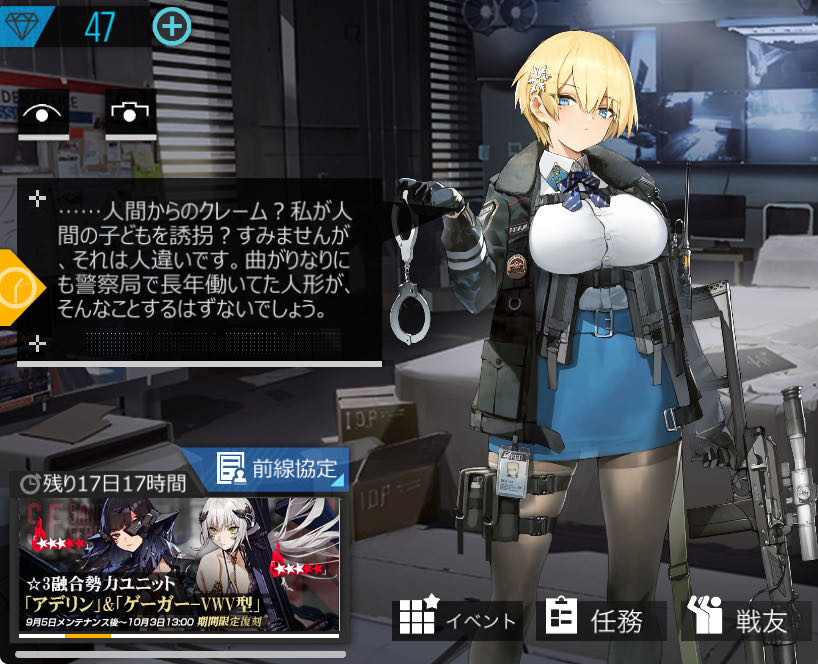The image size is (818, 664).
Task: Open the yellow hexagon side tab
Action: [18, 288]
